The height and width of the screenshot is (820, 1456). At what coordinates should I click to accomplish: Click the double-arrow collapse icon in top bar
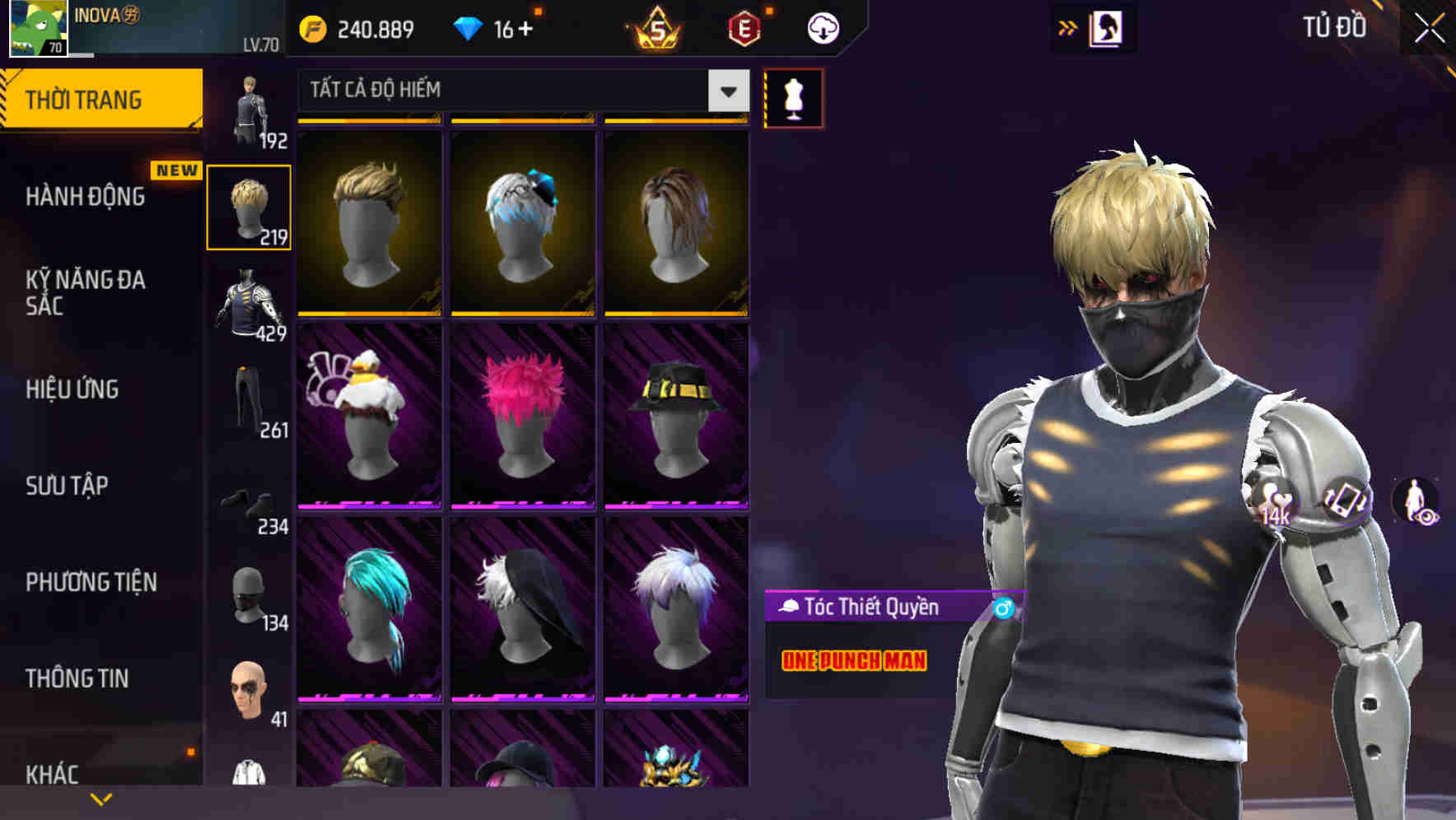point(1068,27)
